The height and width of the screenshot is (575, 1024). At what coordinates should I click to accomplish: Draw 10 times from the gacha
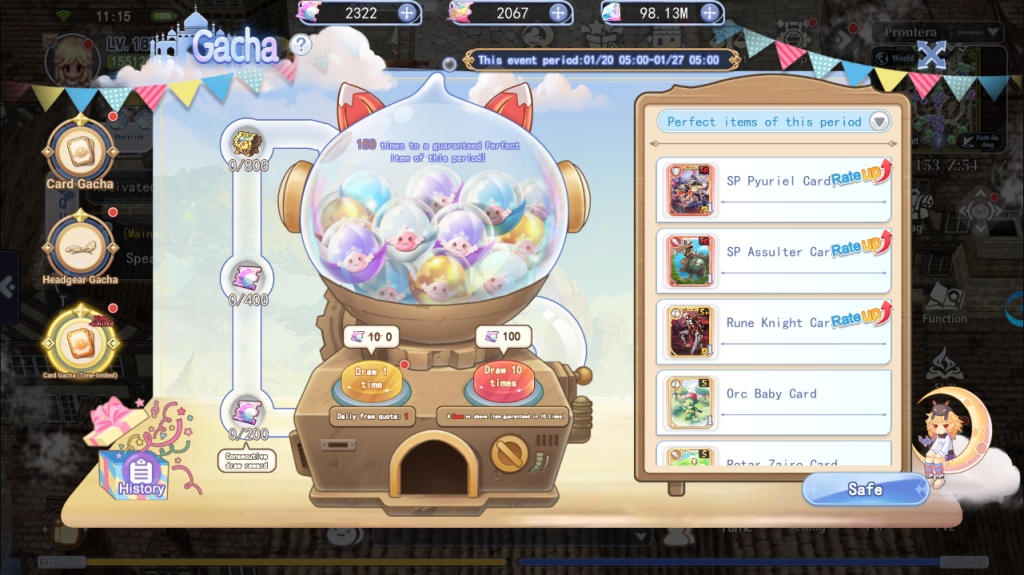[x=503, y=380]
